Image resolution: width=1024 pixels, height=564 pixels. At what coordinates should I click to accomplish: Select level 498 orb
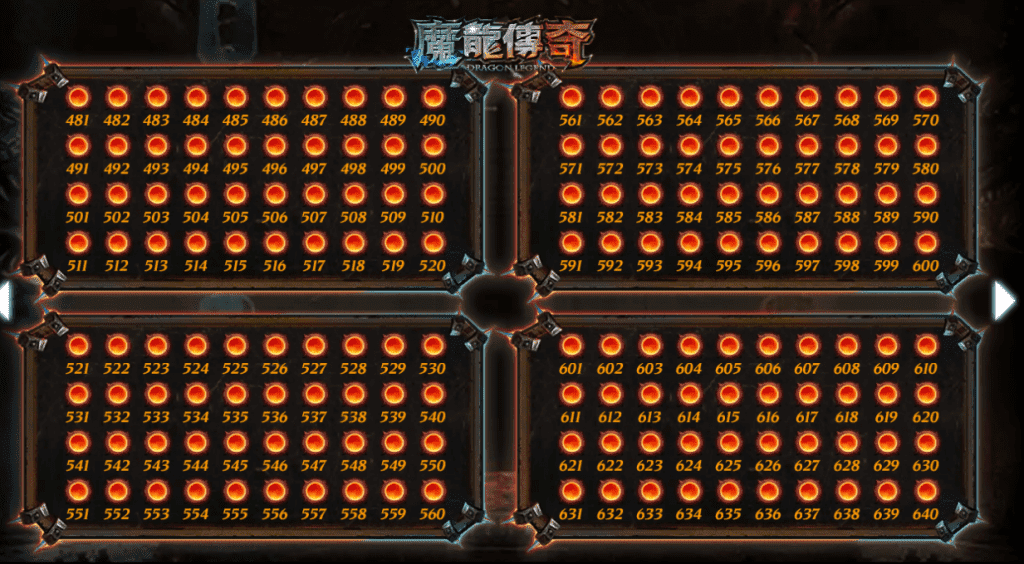tap(354, 146)
